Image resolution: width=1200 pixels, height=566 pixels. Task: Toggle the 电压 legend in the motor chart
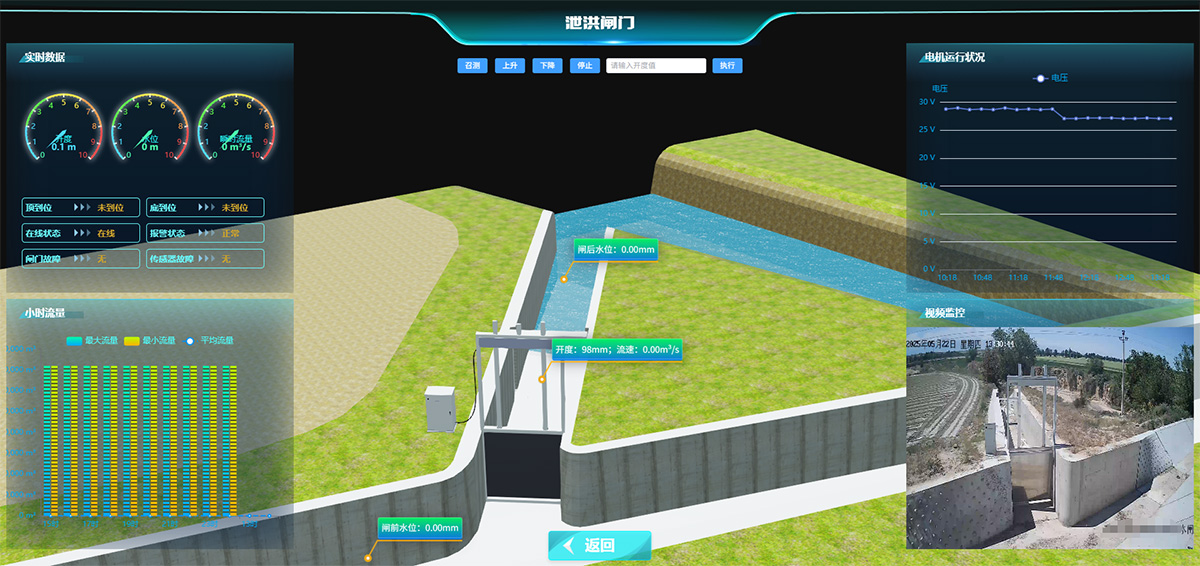click(x=1051, y=78)
